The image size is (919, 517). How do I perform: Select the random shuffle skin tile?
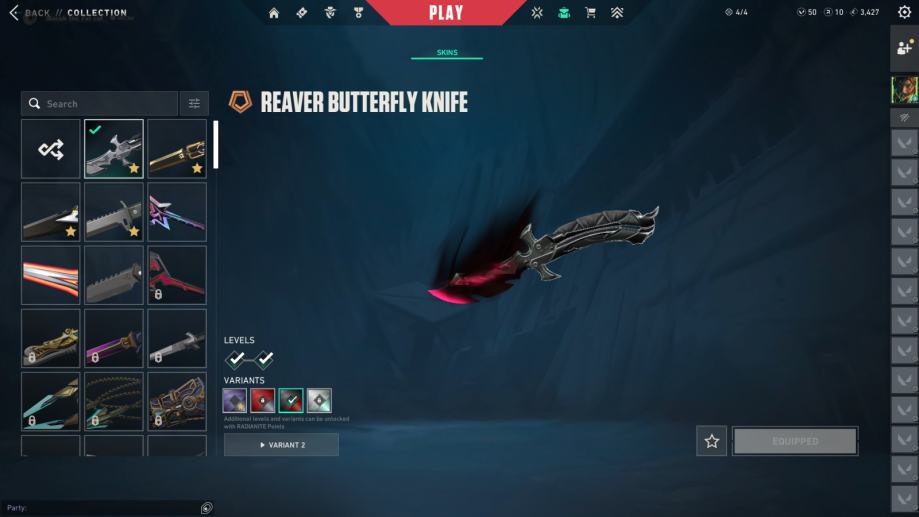pos(51,149)
